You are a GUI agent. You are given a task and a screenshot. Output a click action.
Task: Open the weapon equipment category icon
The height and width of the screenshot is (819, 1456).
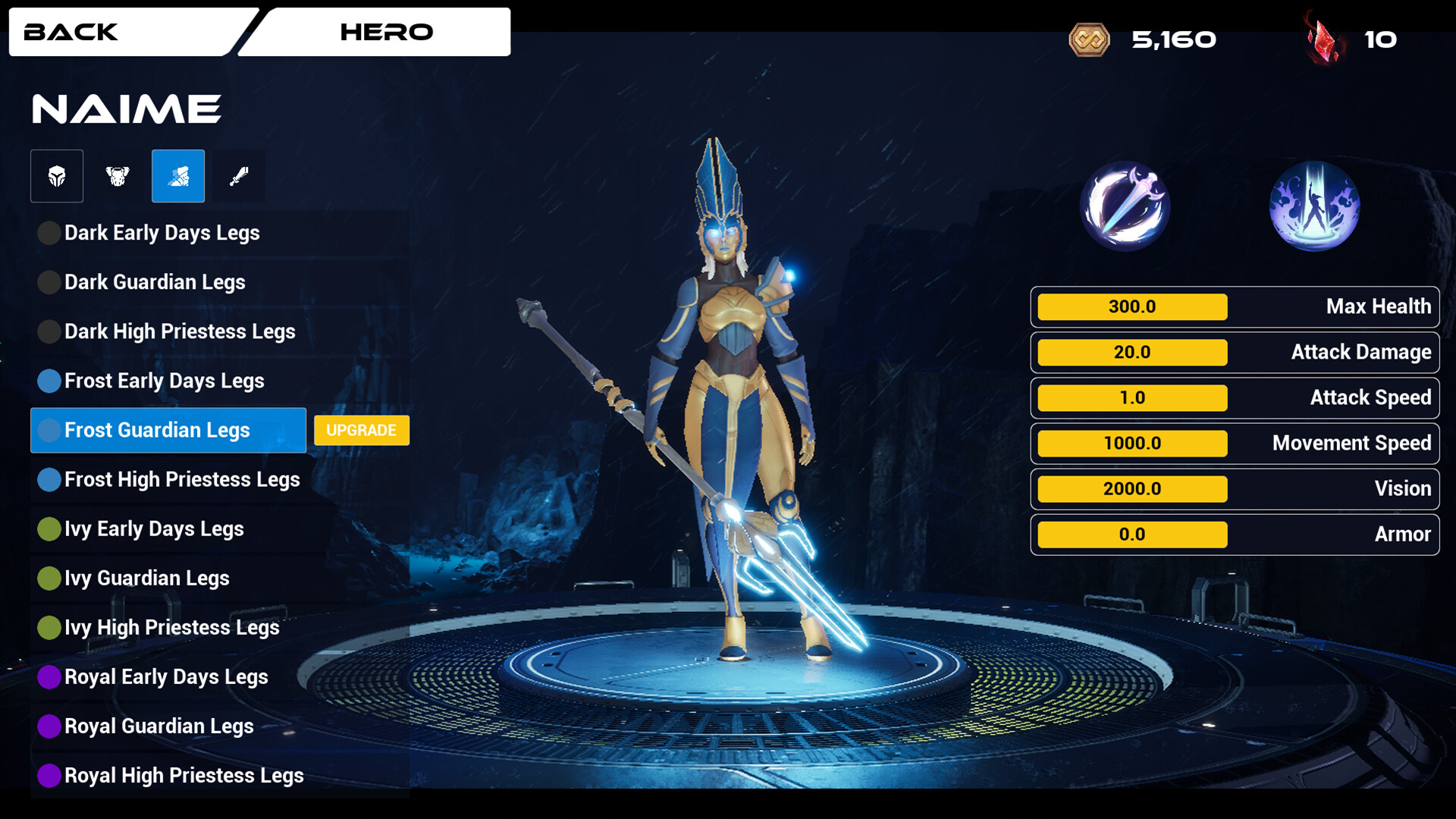coord(238,176)
